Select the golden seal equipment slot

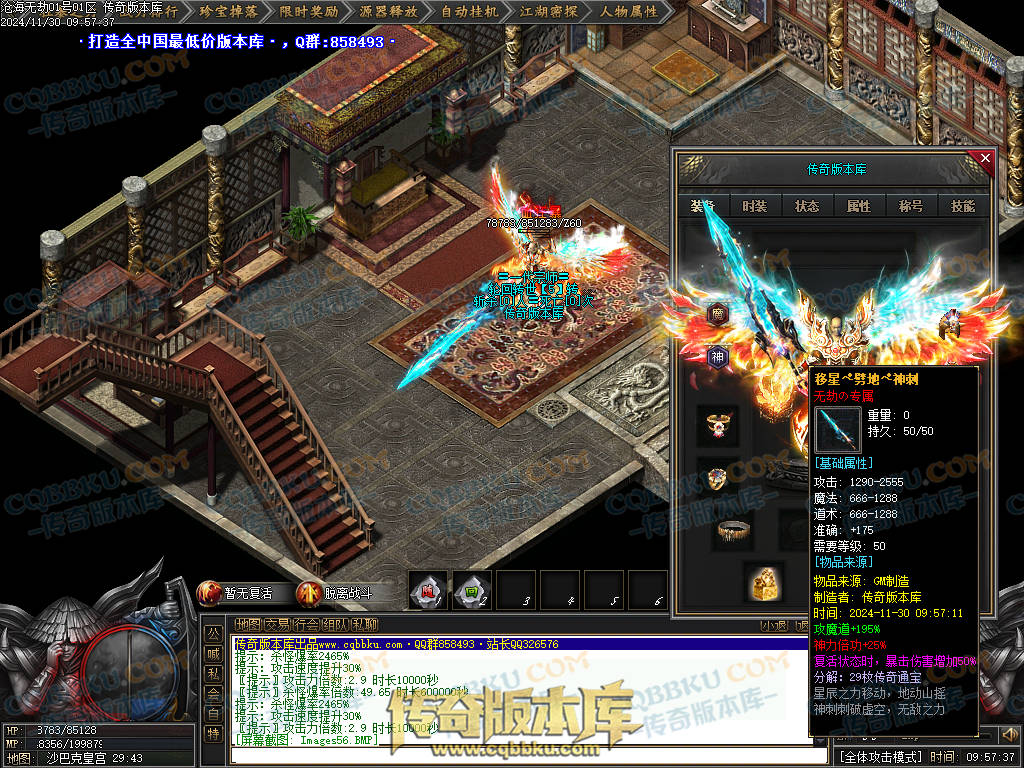(764, 581)
